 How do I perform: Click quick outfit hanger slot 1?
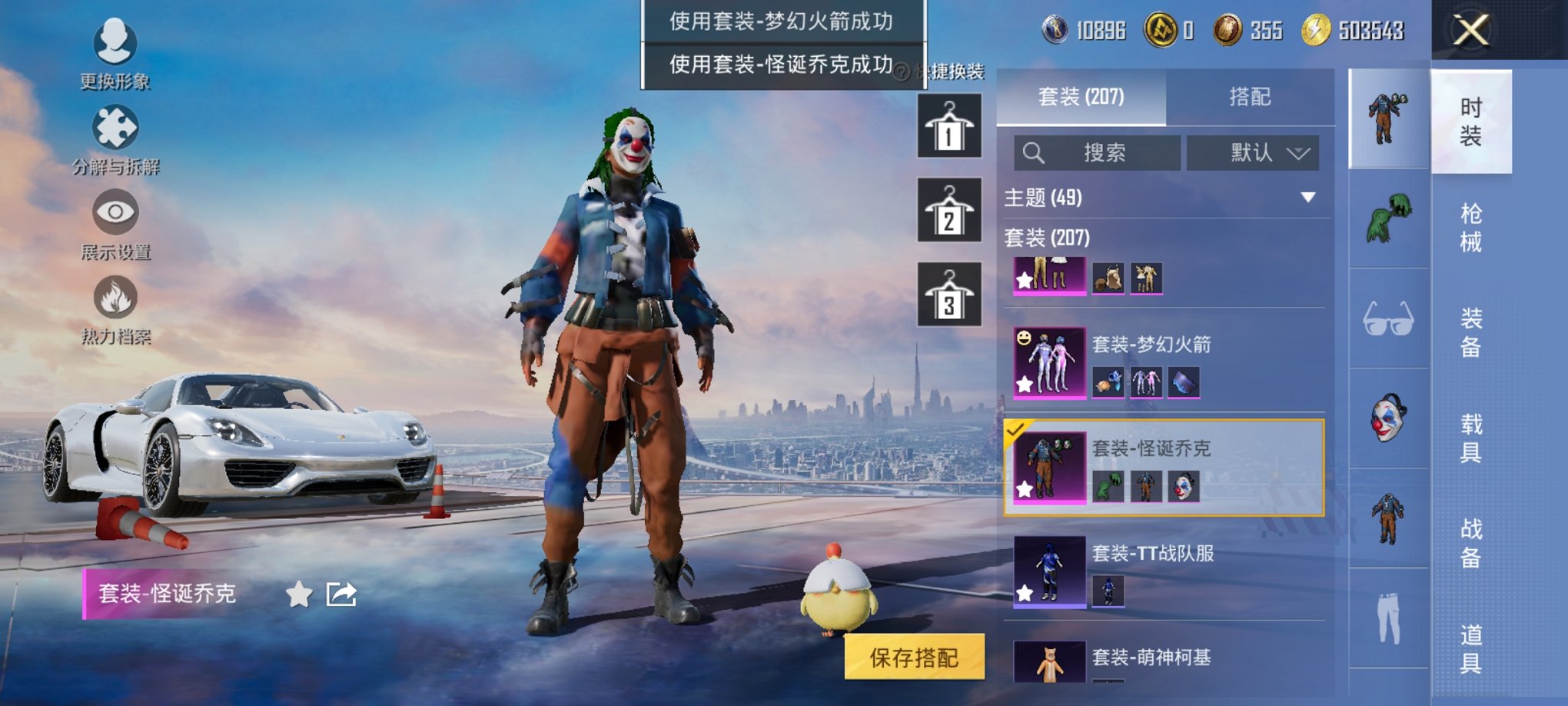click(948, 125)
